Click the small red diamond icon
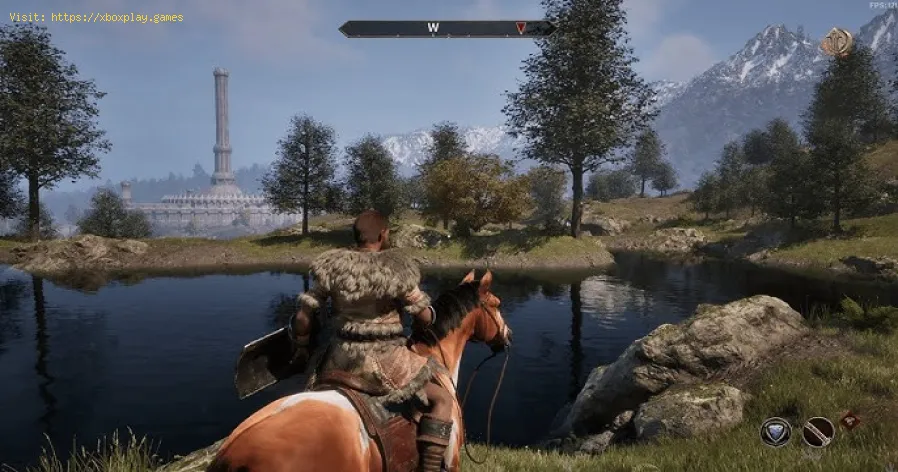898x472 pixels. click(850, 421)
